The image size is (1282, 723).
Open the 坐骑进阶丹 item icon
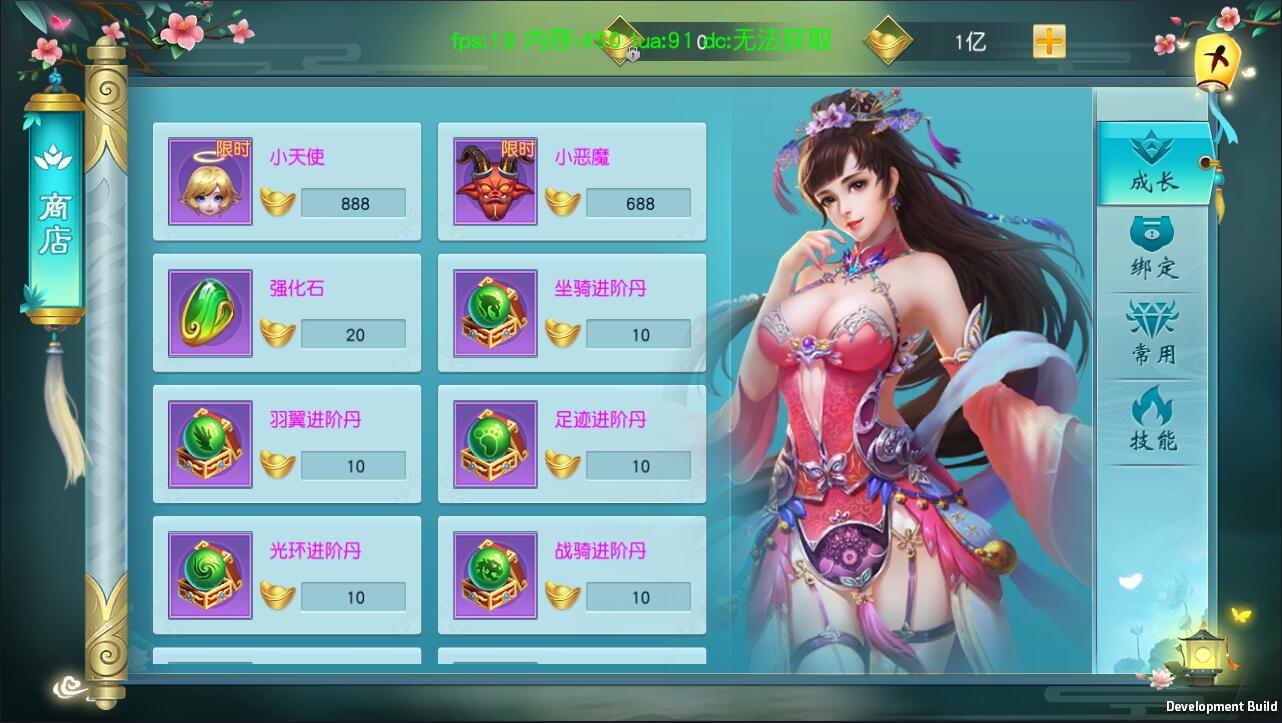[494, 312]
